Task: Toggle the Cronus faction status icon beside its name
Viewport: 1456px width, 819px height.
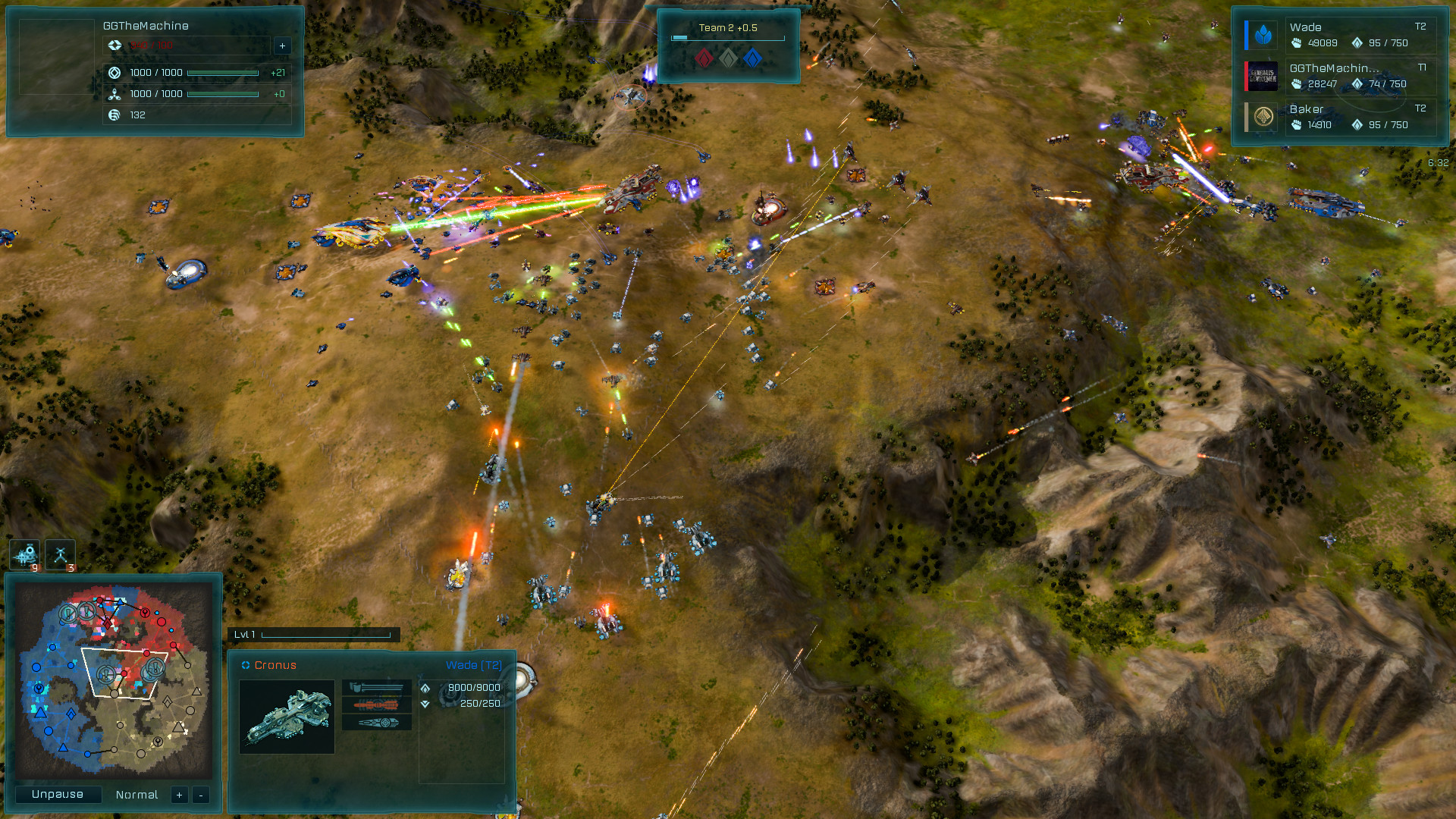Action: 244,664
